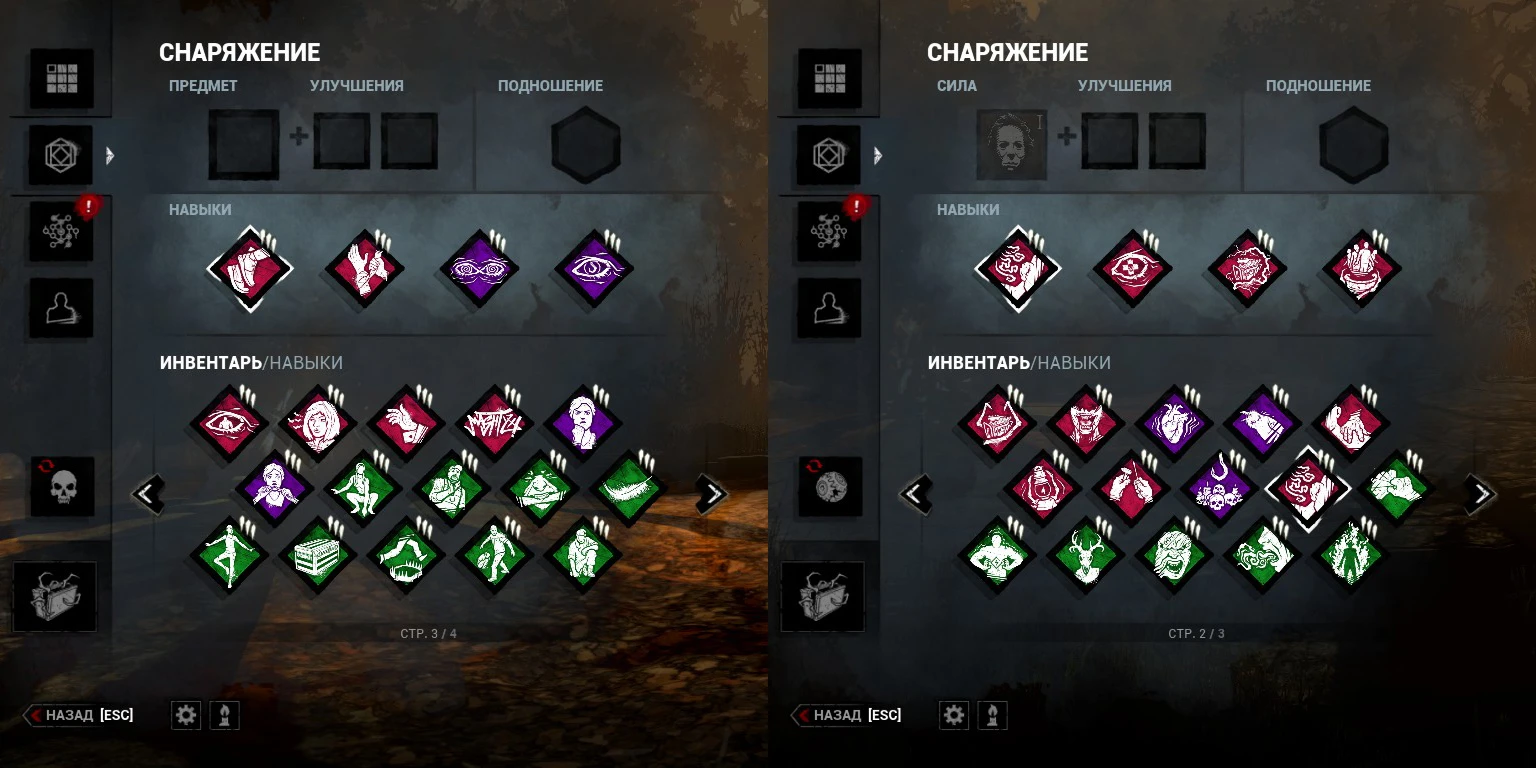Switch to the НАВЫКИ tab in survivor inventory
Image resolution: width=1536 pixels, height=768 pixels.
point(305,363)
